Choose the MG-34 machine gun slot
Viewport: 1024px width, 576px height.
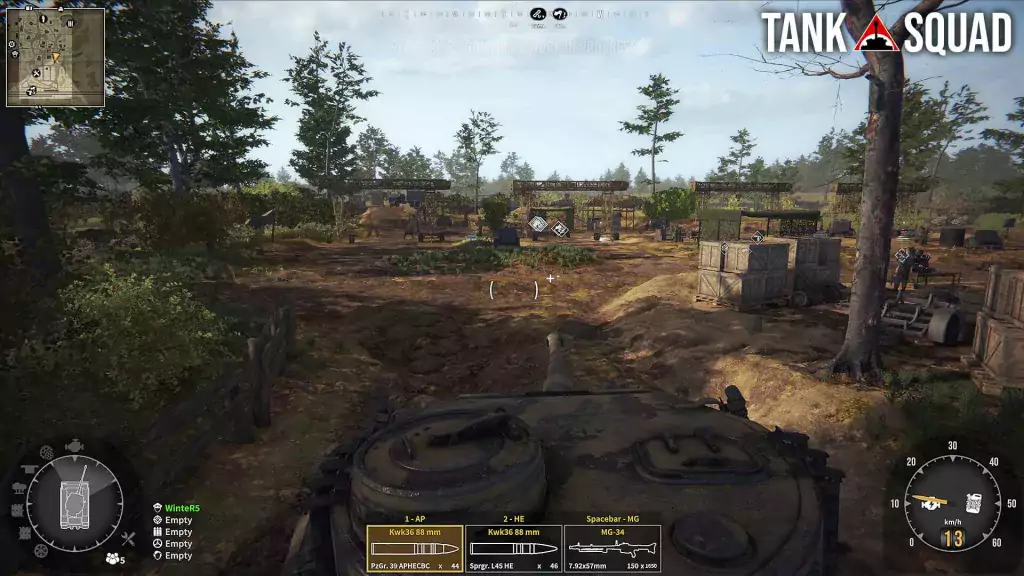coord(612,549)
